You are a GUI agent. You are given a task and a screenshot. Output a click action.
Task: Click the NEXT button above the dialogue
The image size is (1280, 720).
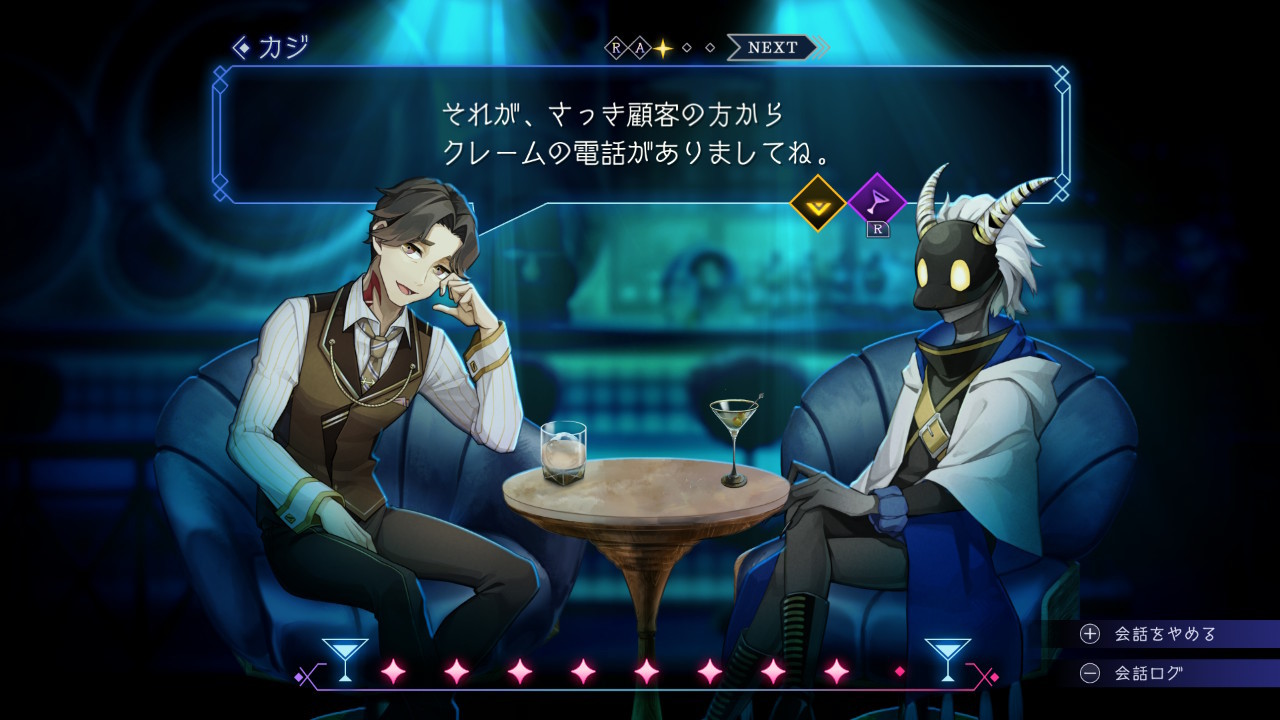(x=773, y=47)
